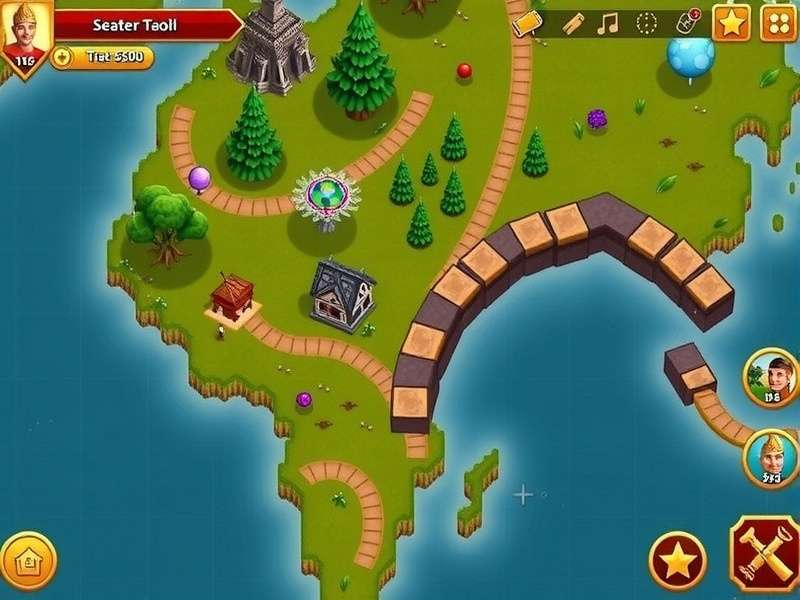
Task: Go to the home button
Action: click(x=27, y=560)
